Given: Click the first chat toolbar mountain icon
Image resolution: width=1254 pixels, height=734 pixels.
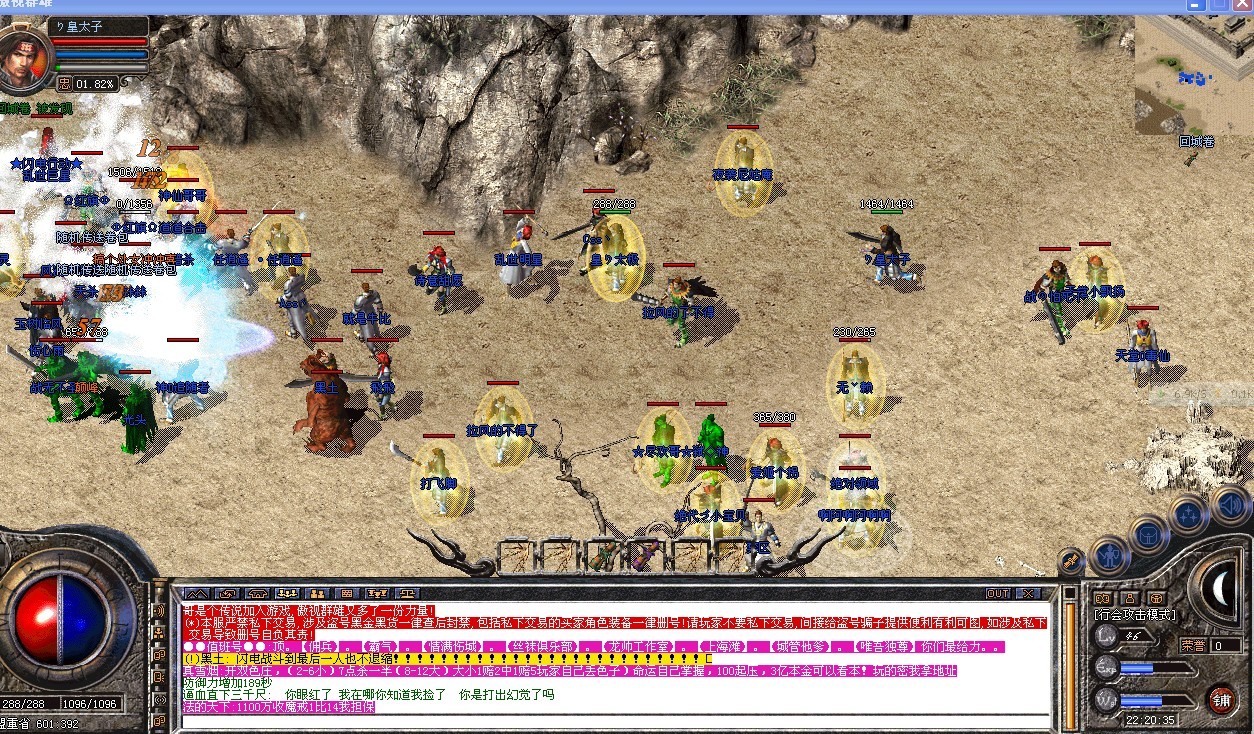Looking at the screenshot, I should point(197,593).
